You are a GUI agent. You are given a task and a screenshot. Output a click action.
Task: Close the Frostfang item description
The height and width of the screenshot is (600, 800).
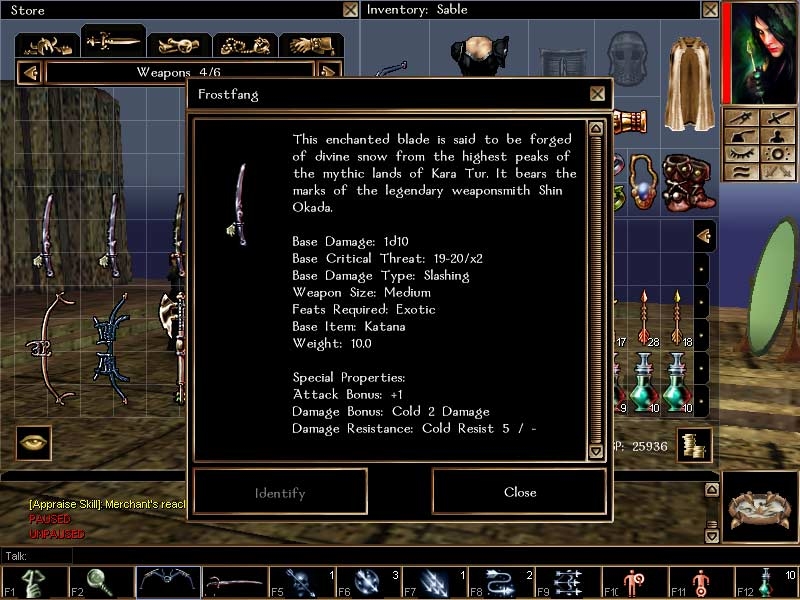pyautogui.click(x=519, y=492)
